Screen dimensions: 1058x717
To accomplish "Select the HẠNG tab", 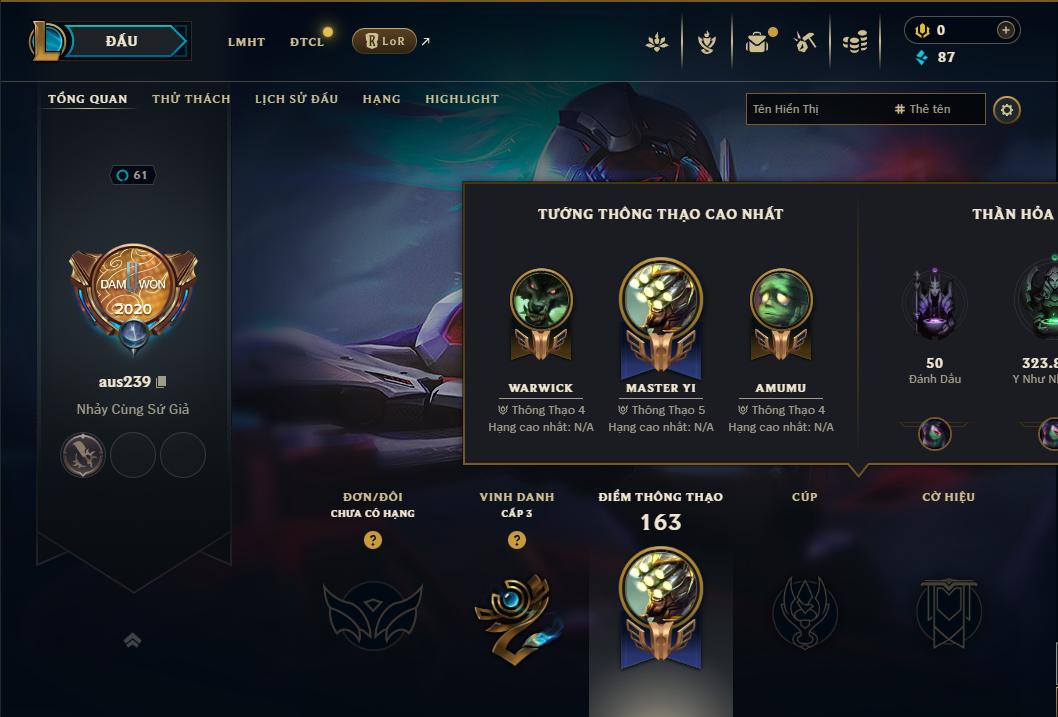I will (381, 99).
